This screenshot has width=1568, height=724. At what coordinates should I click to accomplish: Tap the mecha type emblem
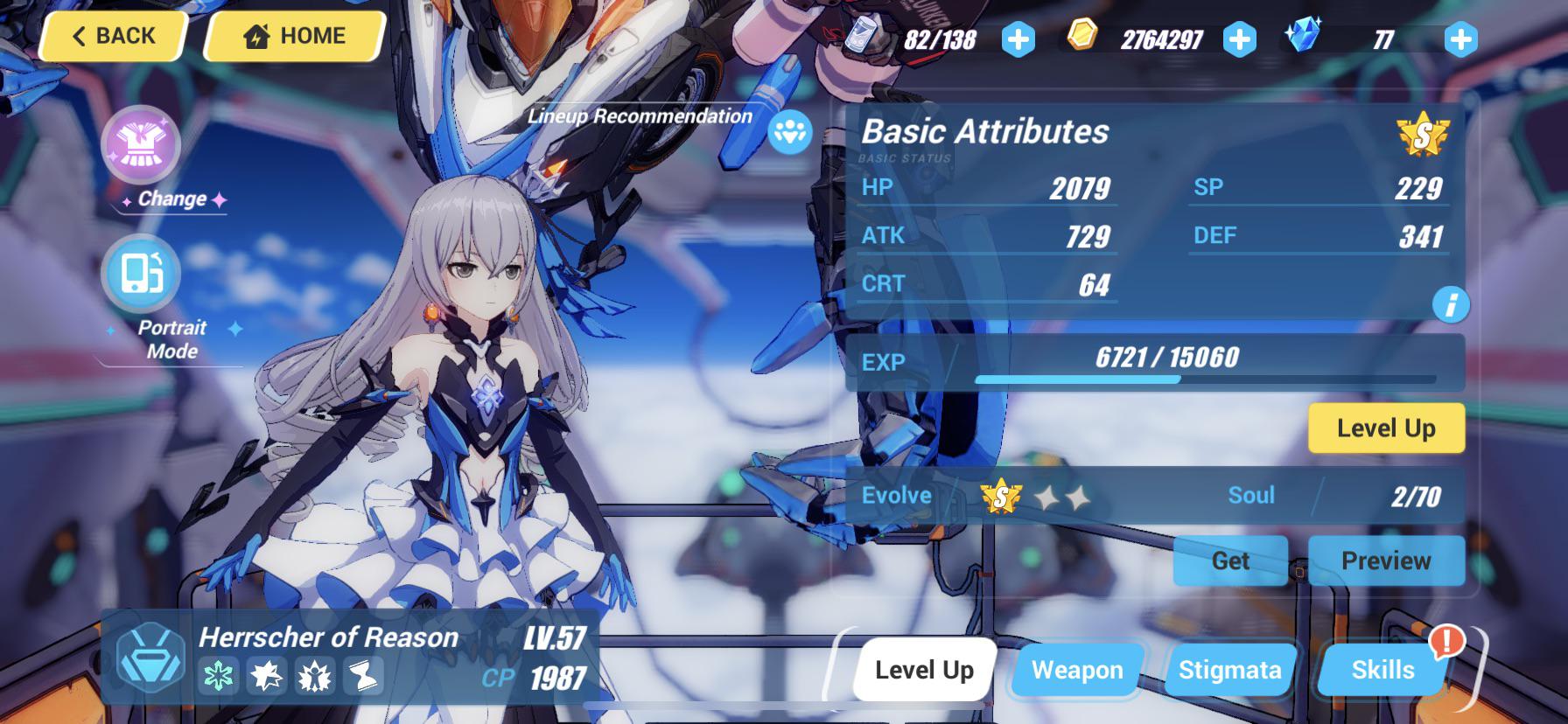point(150,658)
